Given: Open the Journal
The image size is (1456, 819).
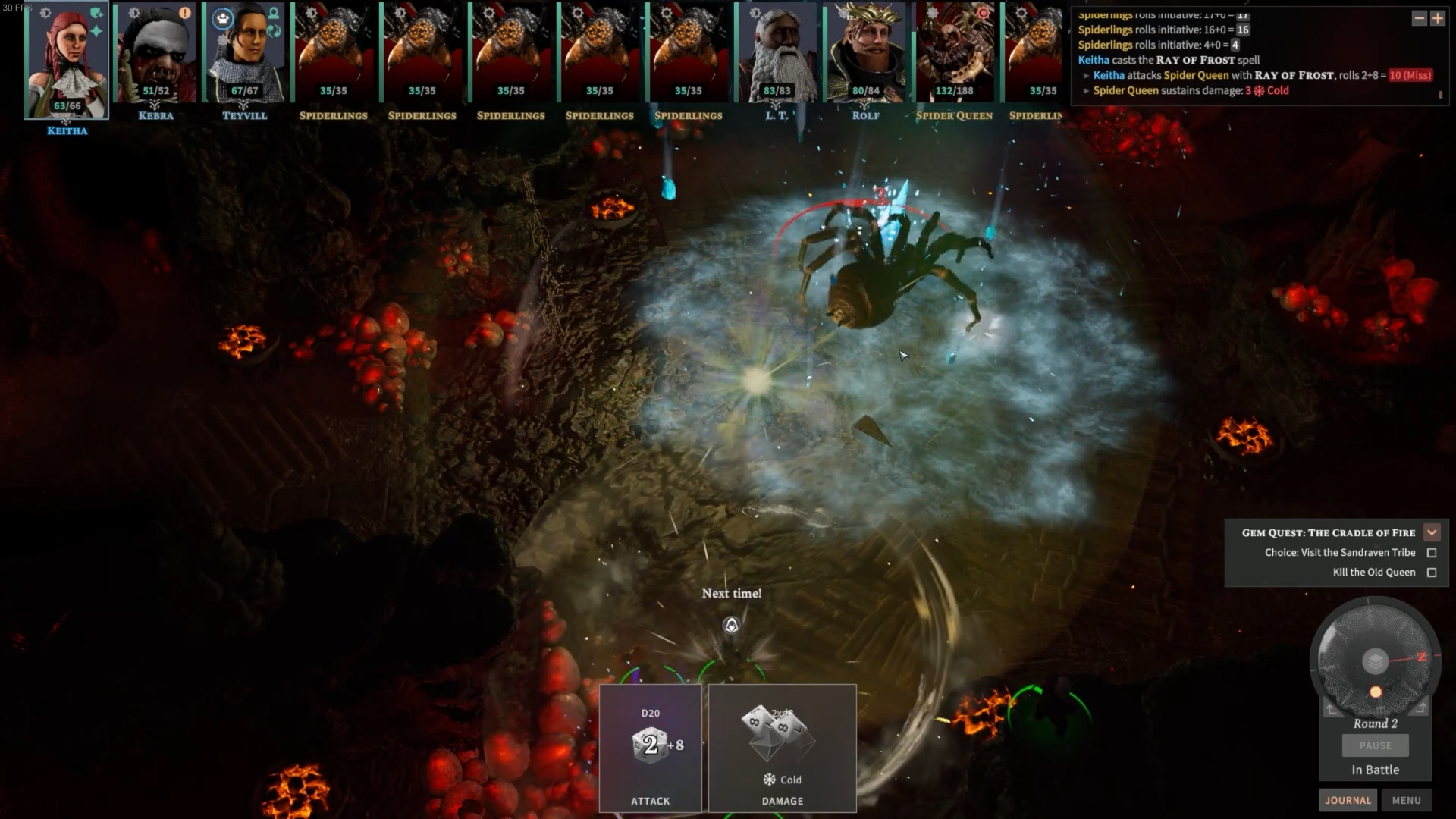Looking at the screenshot, I should [x=1348, y=800].
